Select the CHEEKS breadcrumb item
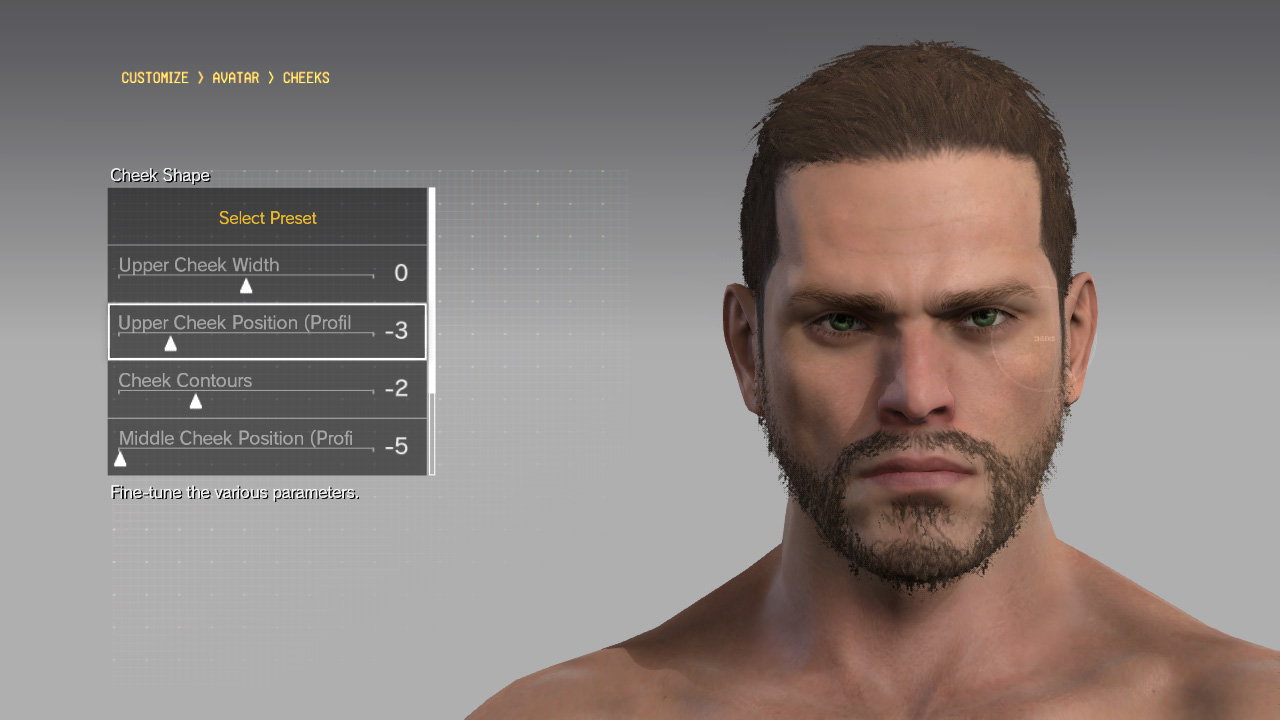The height and width of the screenshot is (720, 1280). point(306,77)
